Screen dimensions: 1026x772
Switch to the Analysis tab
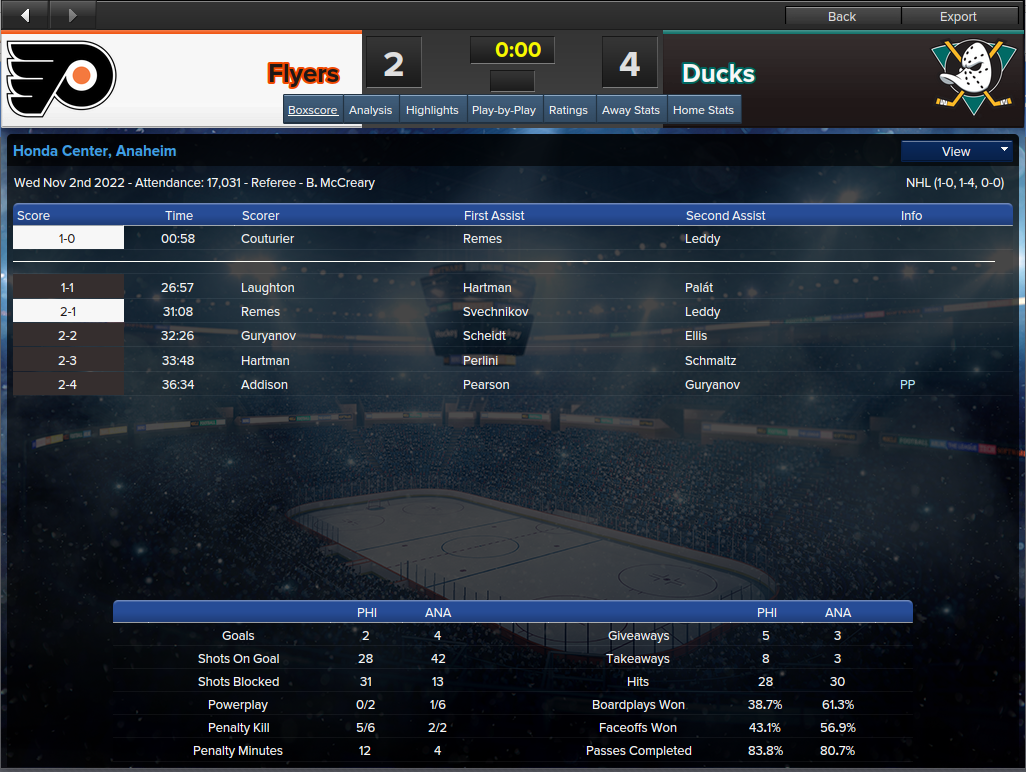[370, 110]
